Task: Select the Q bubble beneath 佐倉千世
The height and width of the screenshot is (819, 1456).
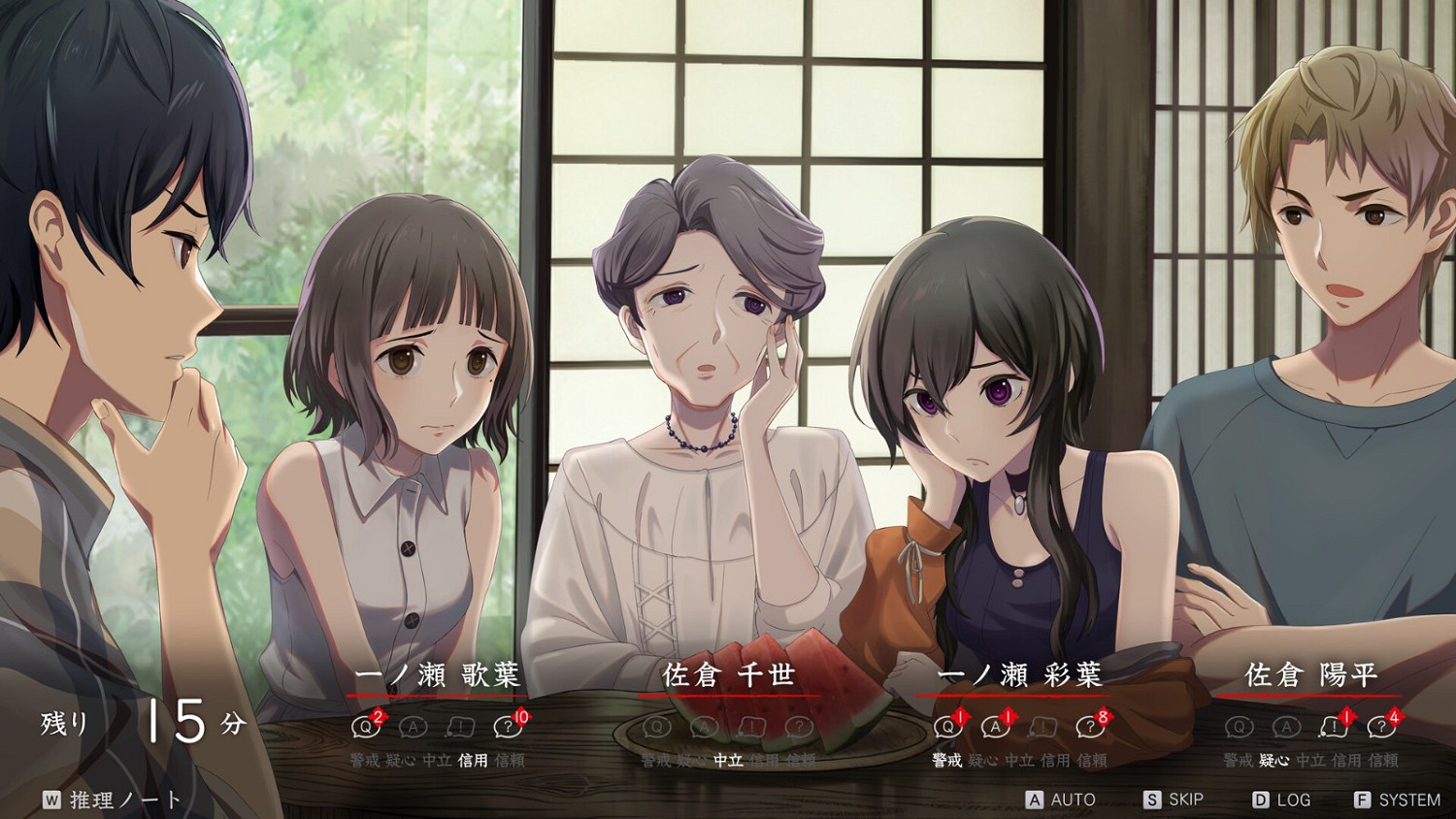Action: (x=656, y=727)
